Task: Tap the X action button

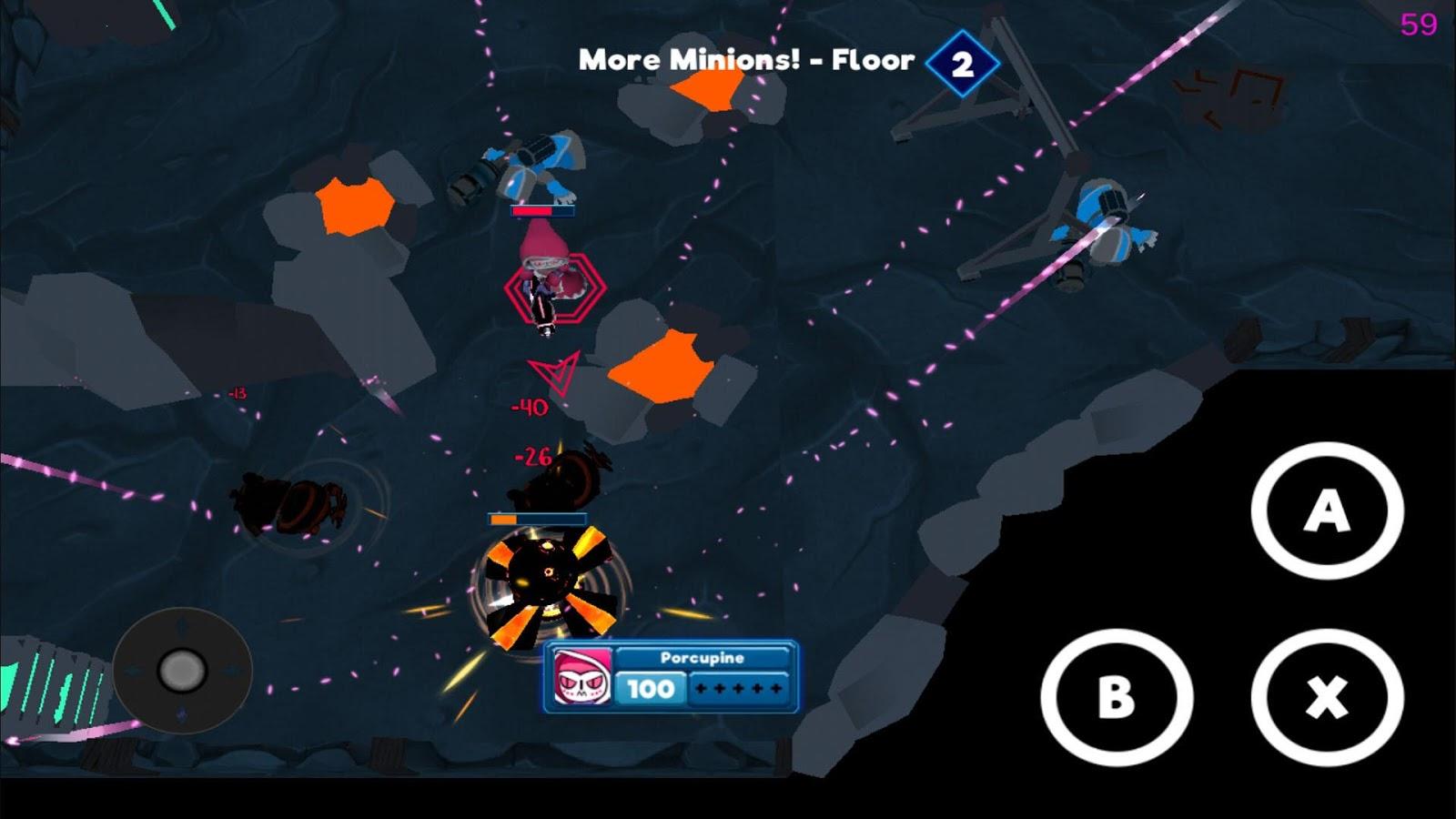Action: click(x=1327, y=697)
